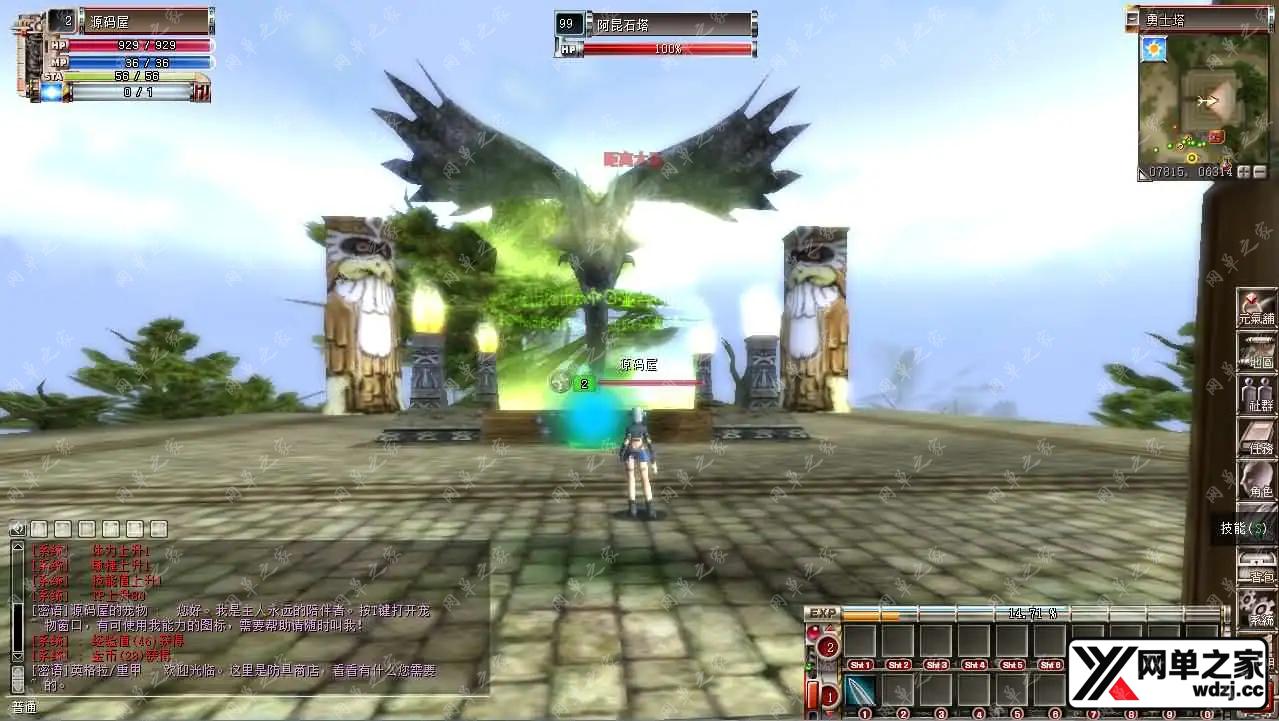Zoom in the minimap with plus button
This screenshot has width=1279, height=721.
(x=1244, y=172)
